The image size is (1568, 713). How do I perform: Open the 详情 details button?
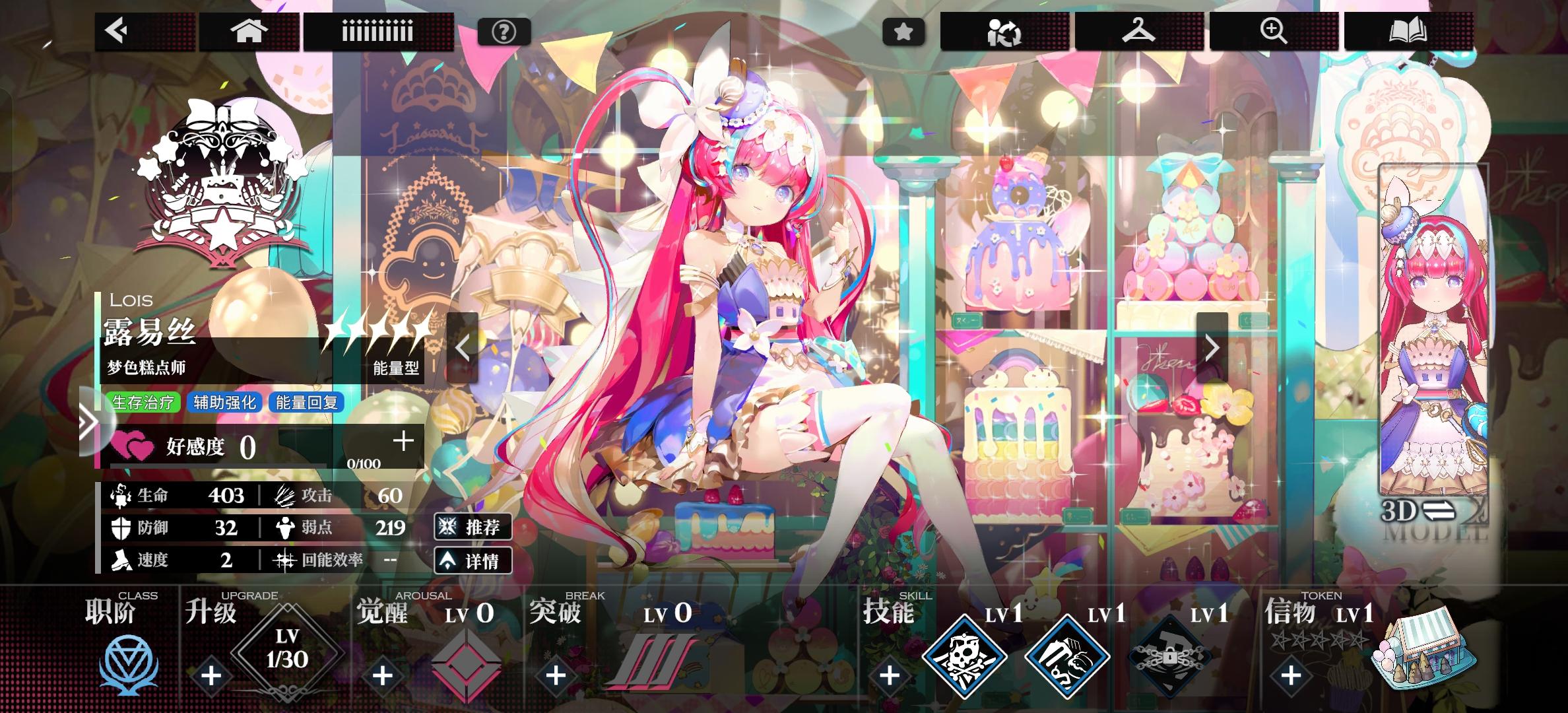pyautogui.click(x=474, y=560)
